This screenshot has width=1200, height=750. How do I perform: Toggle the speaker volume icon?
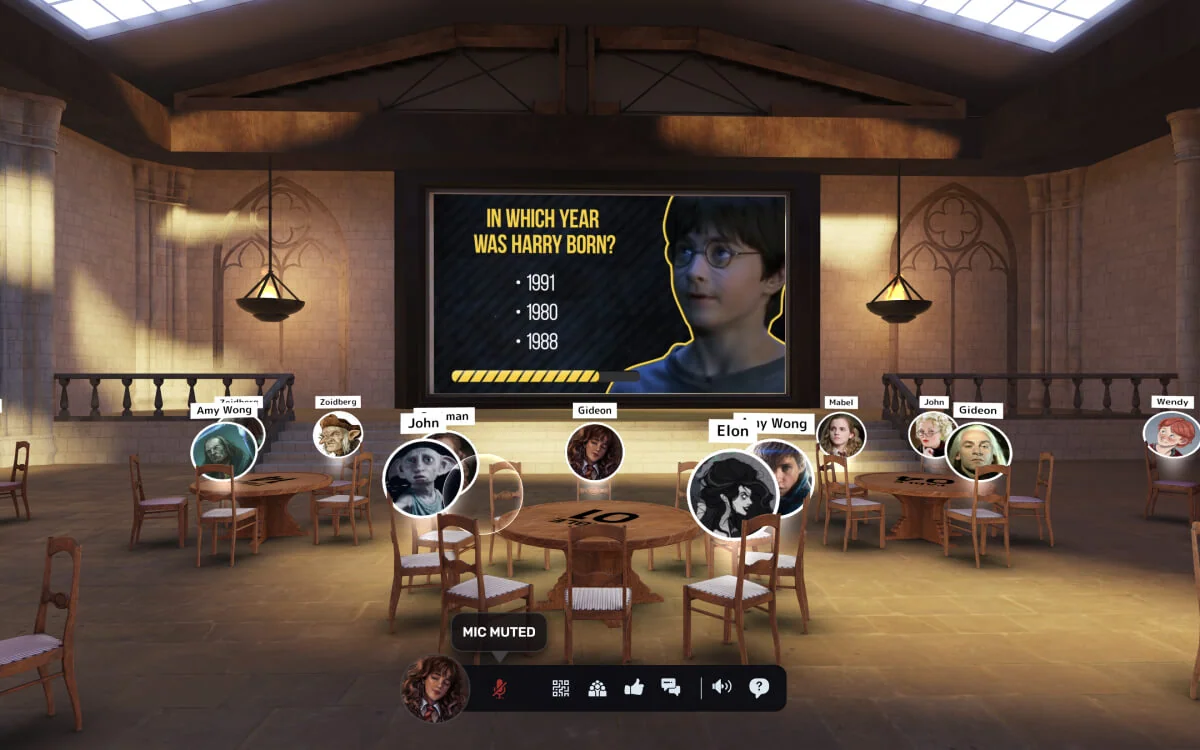click(722, 688)
